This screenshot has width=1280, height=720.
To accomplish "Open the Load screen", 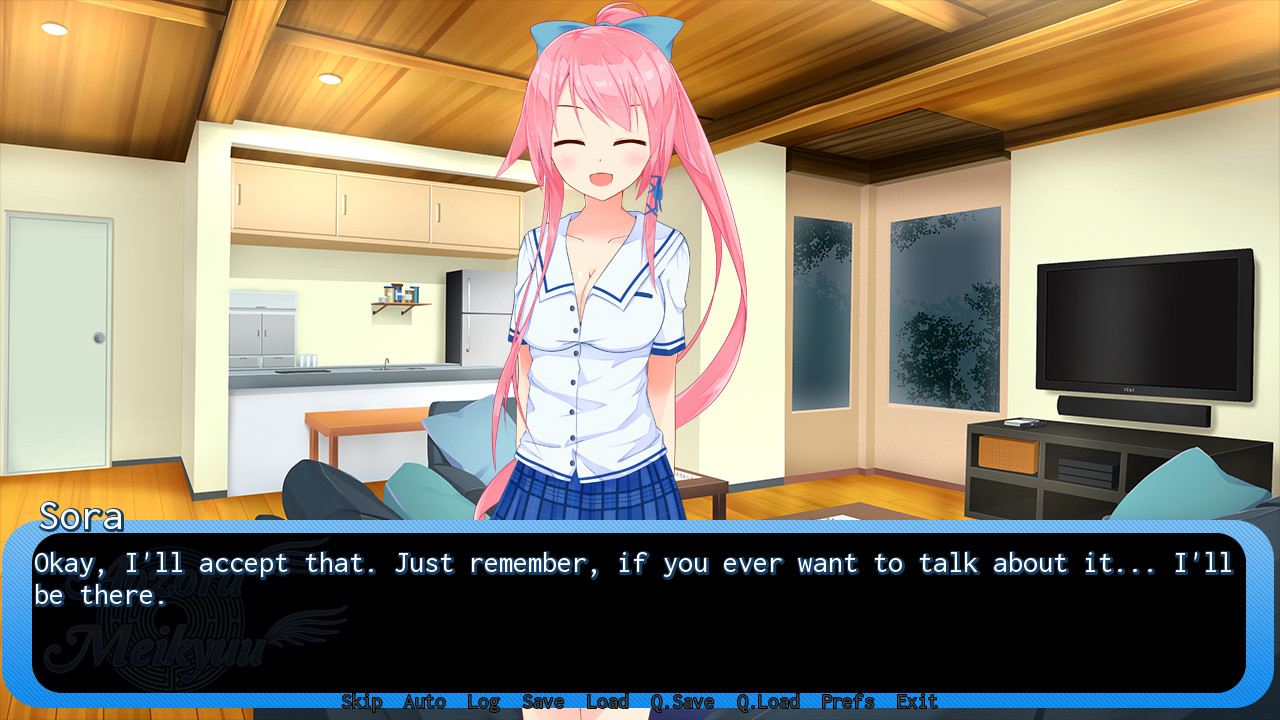I will (x=606, y=701).
